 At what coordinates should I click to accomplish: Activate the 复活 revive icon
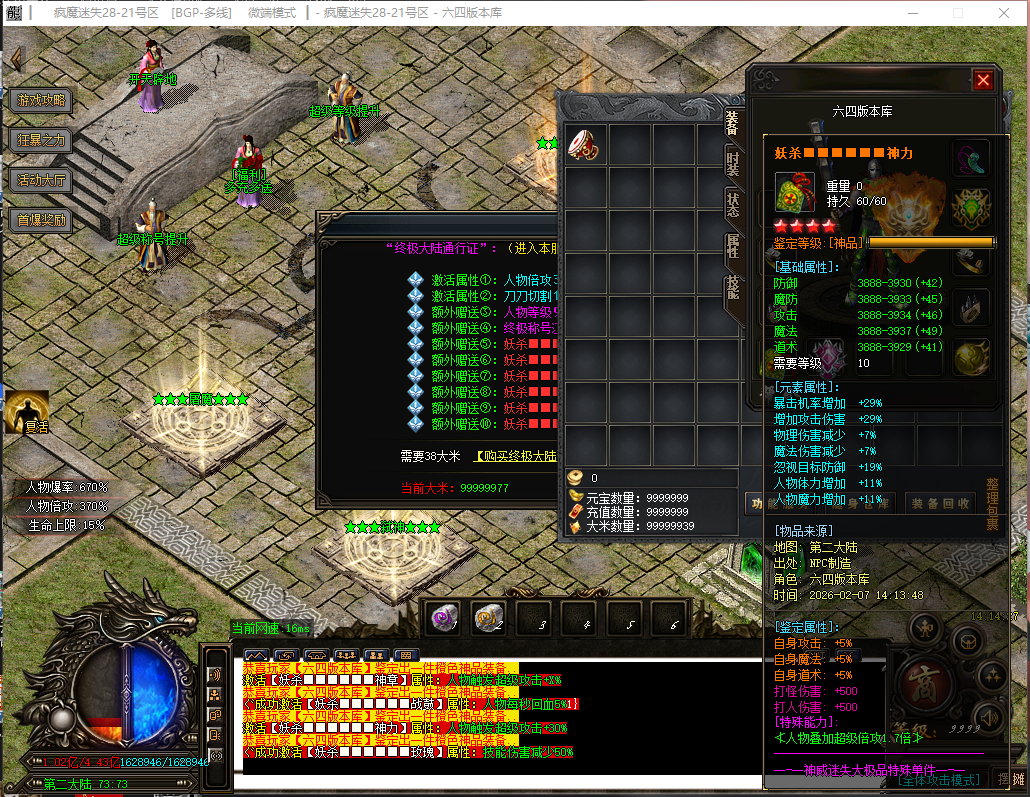tap(26, 412)
